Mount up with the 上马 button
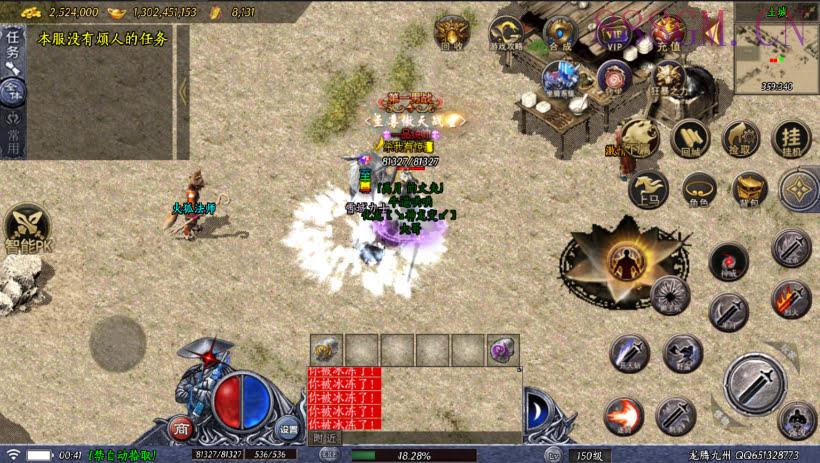The width and height of the screenshot is (820, 463). (648, 189)
